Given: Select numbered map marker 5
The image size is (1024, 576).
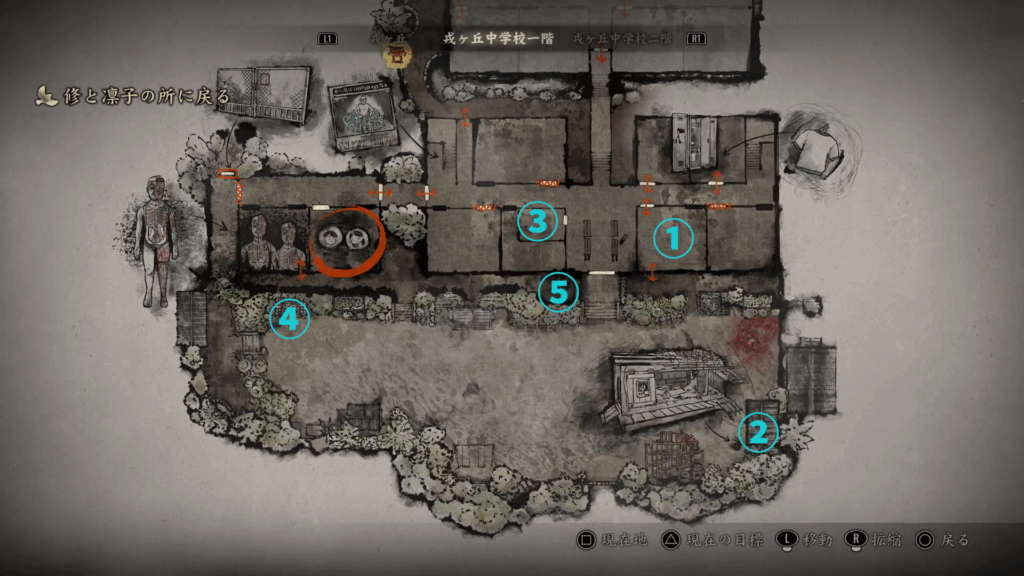Looking at the screenshot, I should [x=558, y=291].
